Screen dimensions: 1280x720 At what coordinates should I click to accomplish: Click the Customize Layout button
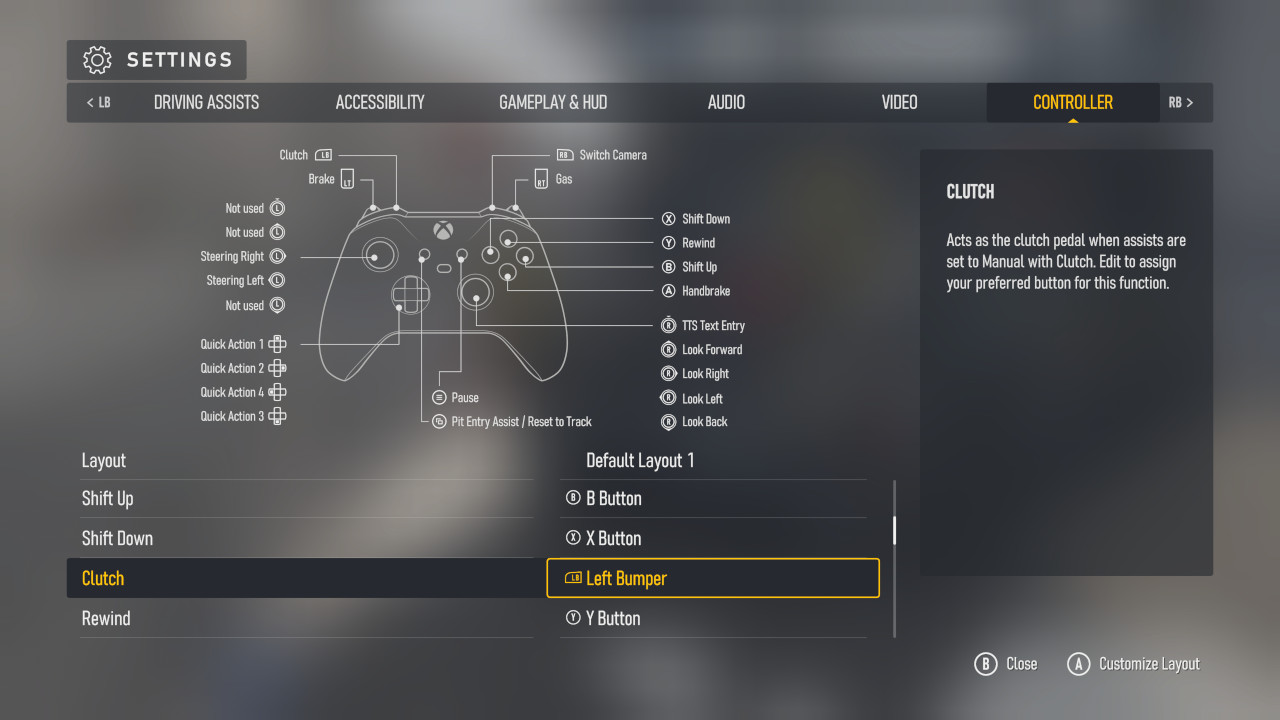pos(1134,663)
